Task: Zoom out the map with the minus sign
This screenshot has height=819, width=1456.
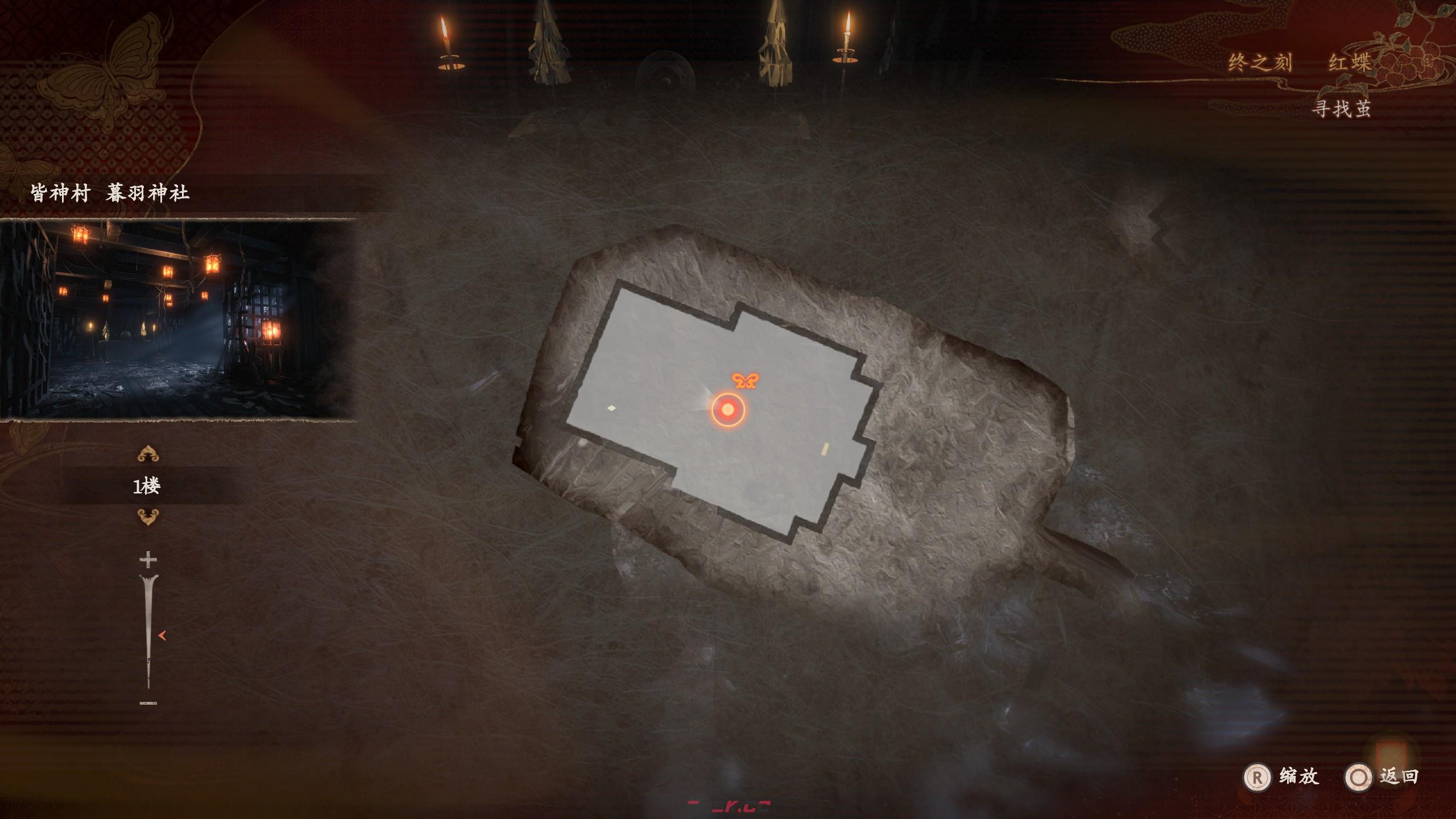Action: [148, 704]
